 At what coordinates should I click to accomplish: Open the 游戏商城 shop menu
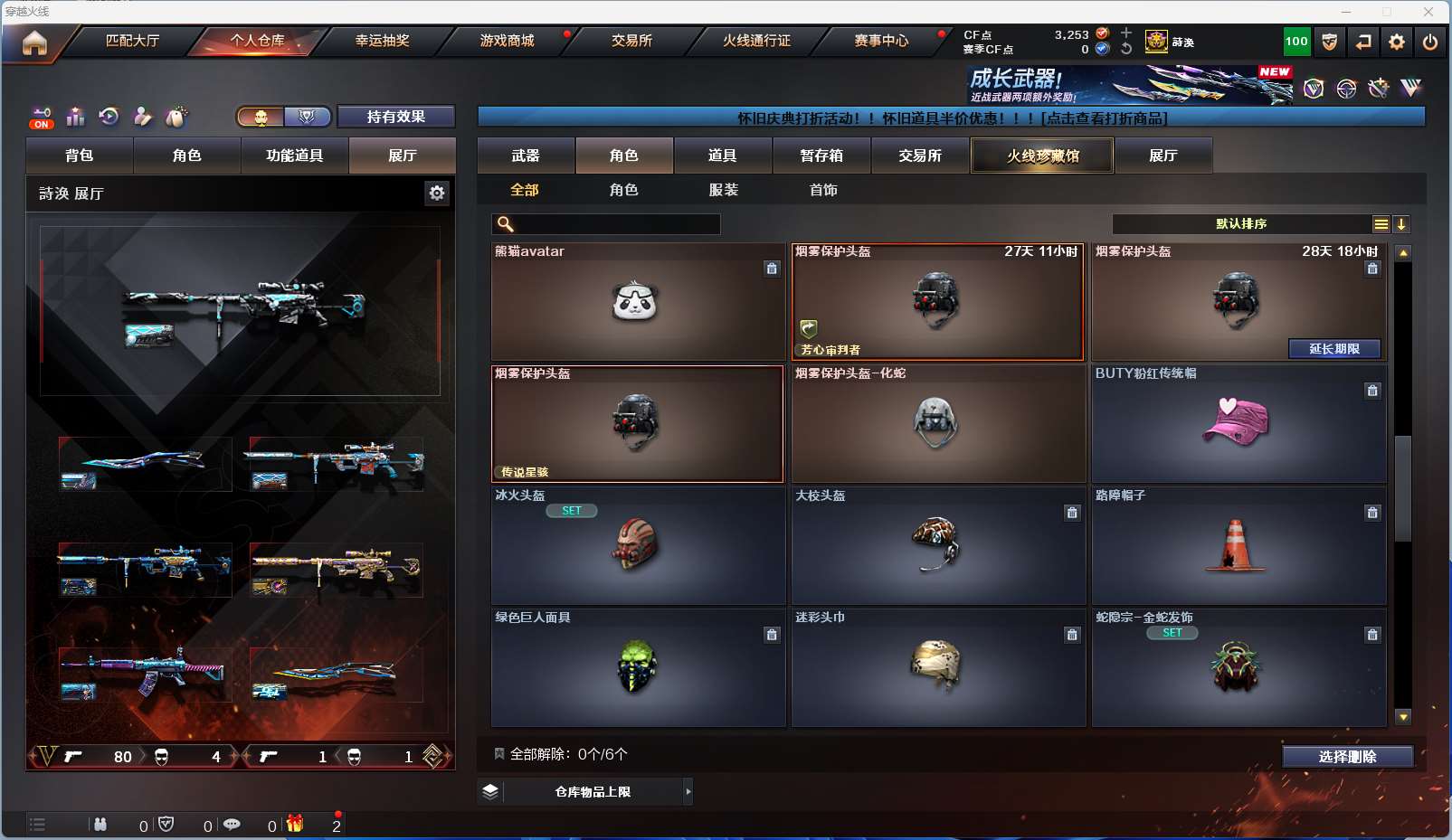(507, 41)
